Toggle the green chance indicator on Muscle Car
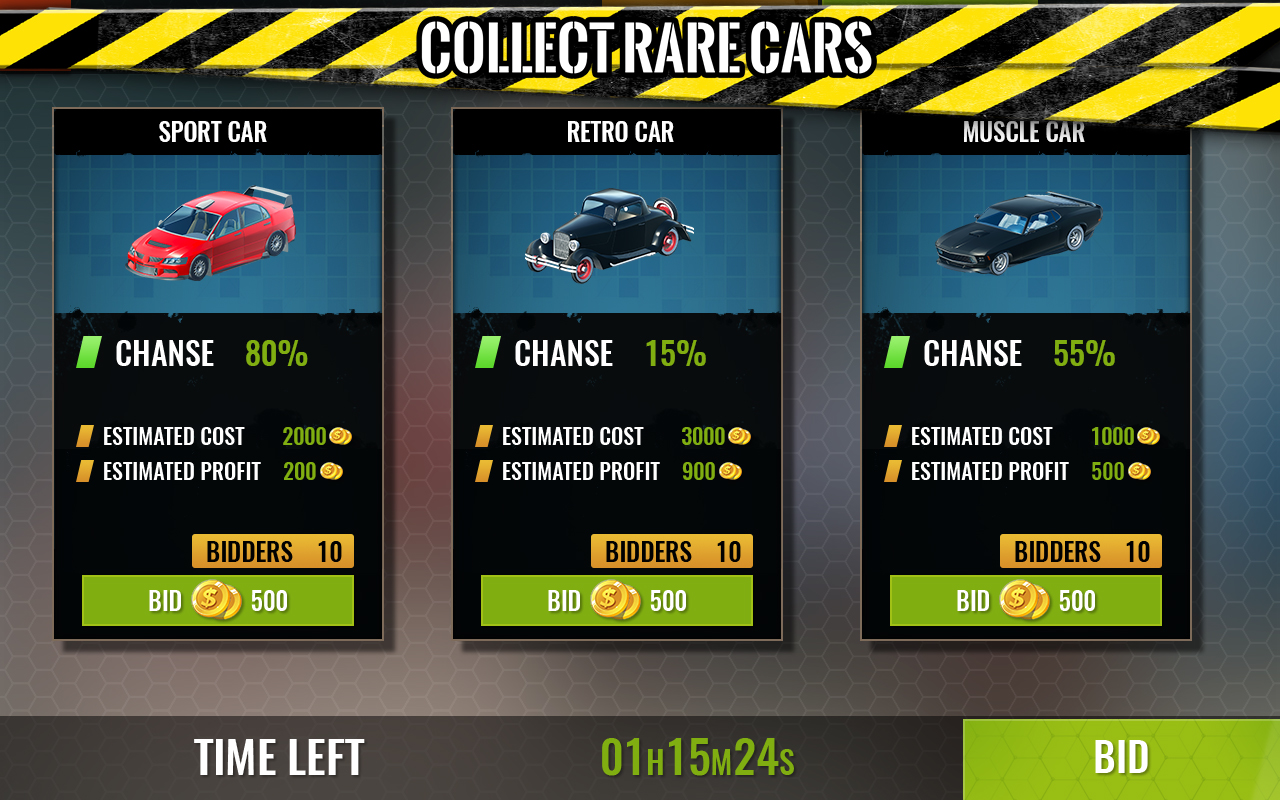The height and width of the screenshot is (800, 1280). pos(898,352)
